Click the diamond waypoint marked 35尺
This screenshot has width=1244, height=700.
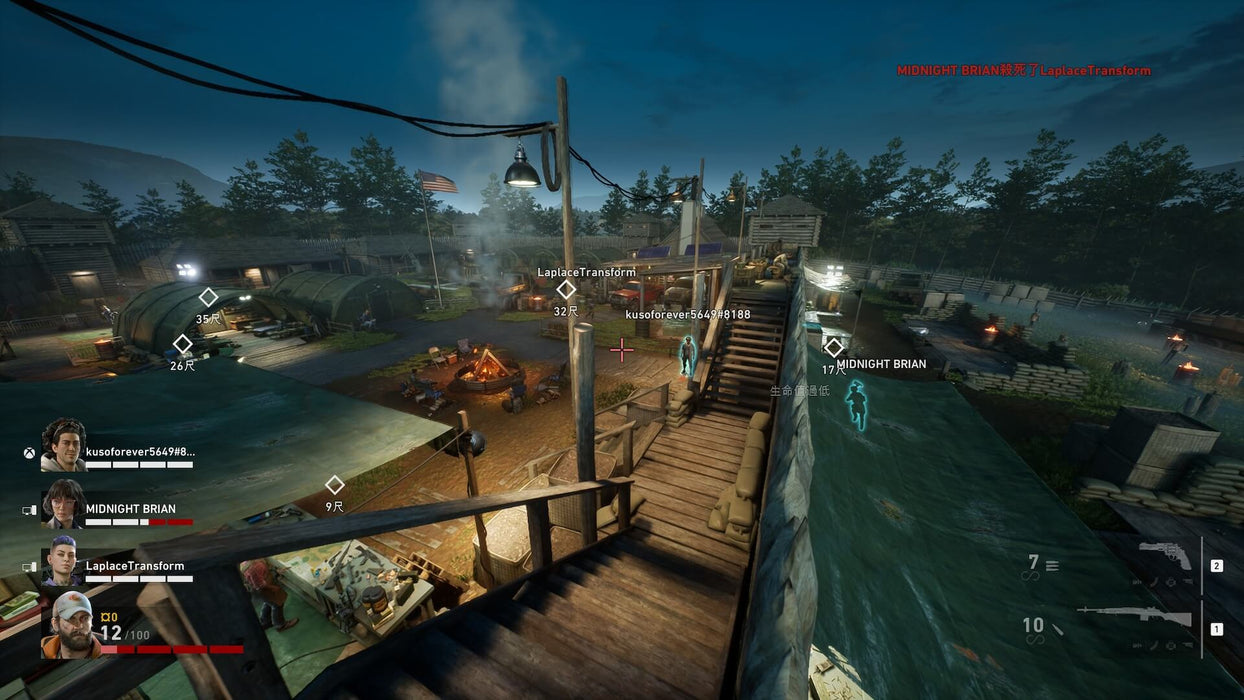[x=208, y=297]
